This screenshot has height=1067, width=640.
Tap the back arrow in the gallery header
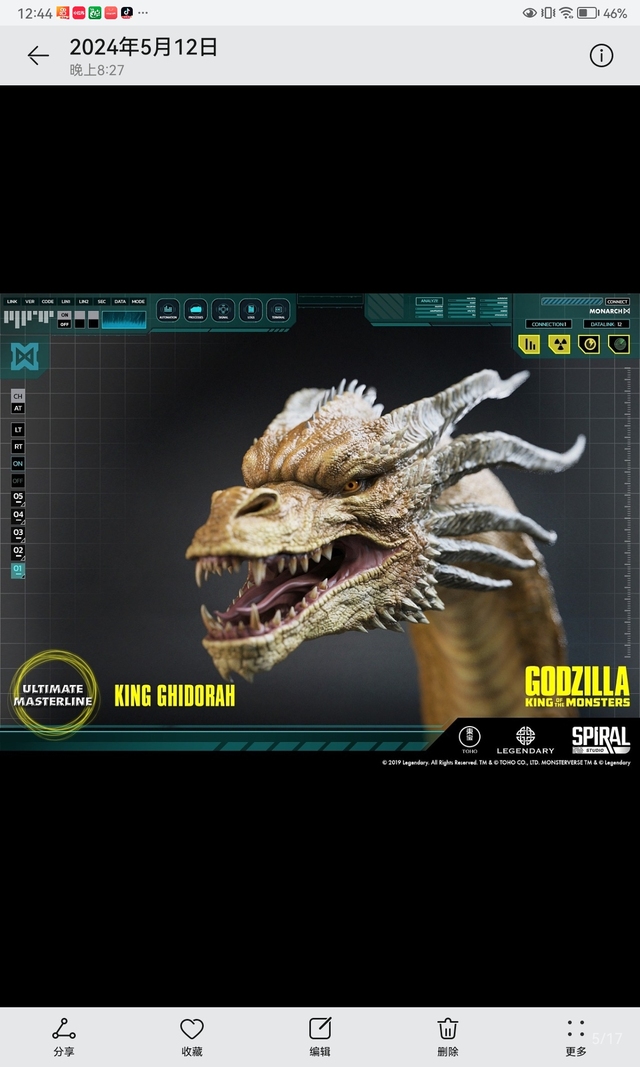38,56
